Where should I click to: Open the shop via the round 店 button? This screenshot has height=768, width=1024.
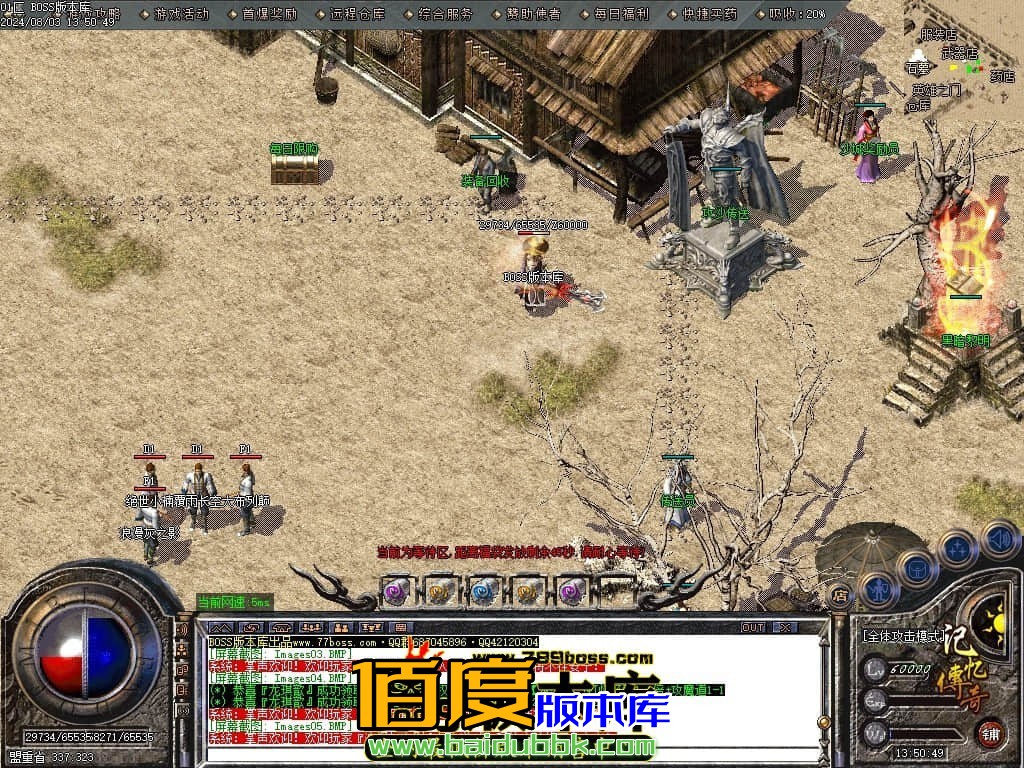click(839, 593)
